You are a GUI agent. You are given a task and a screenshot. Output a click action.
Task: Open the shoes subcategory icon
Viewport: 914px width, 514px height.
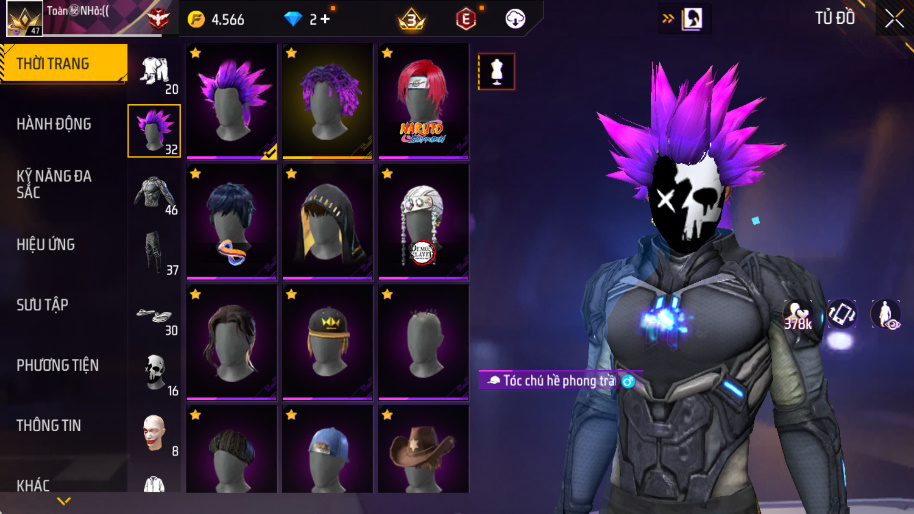pyautogui.click(x=154, y=313)
